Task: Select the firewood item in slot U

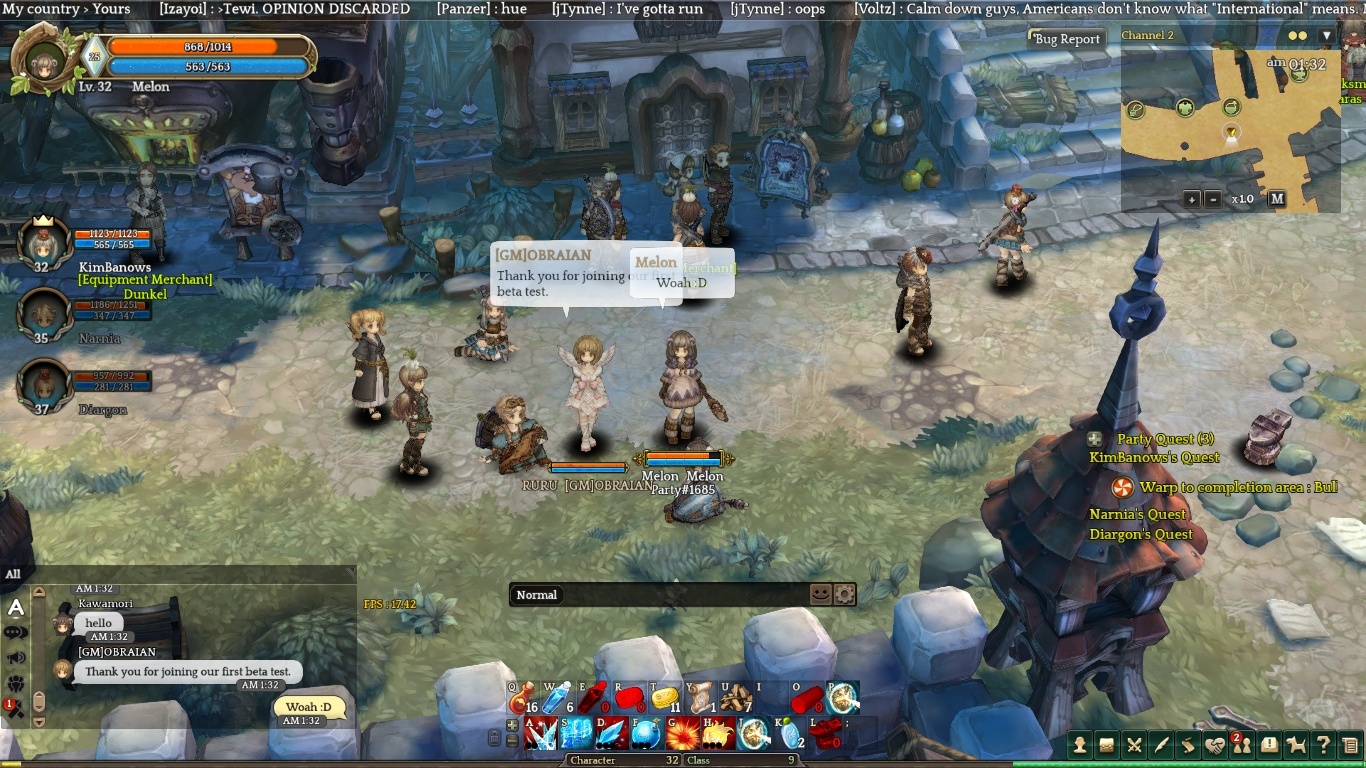Action: [x=738, y=698]
